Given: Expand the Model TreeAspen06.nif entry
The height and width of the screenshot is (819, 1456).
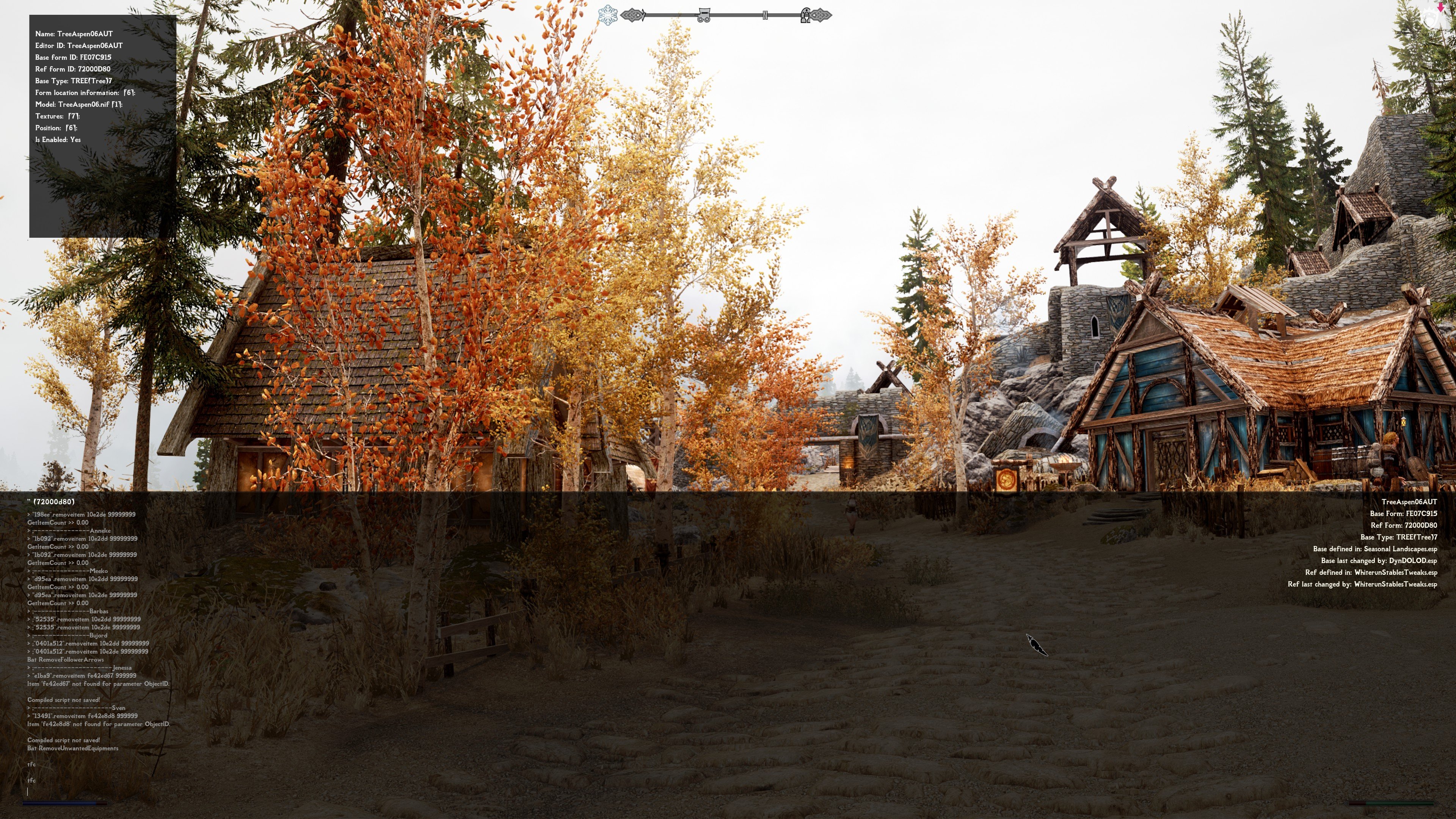Looking at the screenshot, I should pyautogui.click(x=78, y=105).
